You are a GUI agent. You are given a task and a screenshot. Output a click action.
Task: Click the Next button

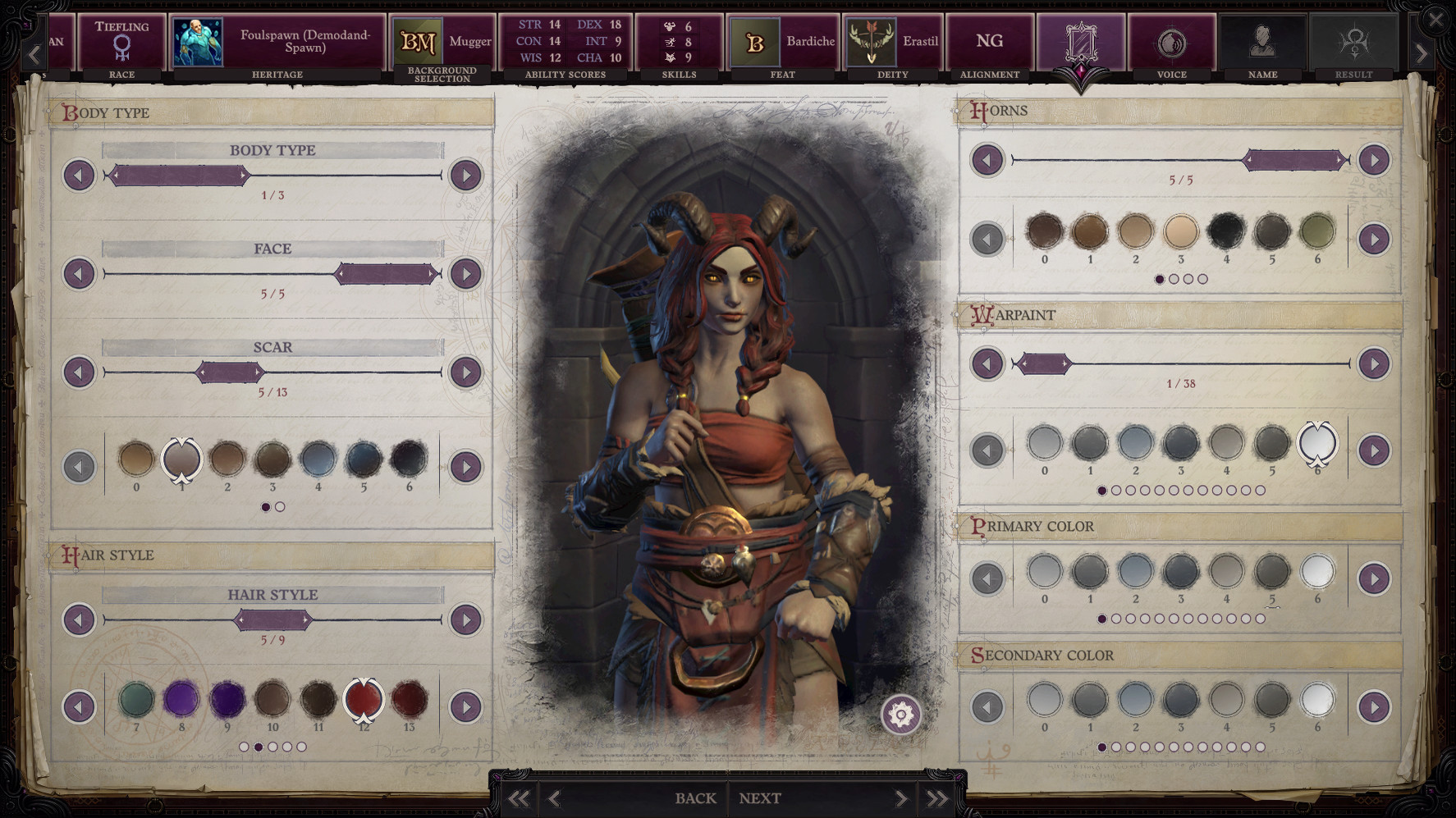(x=759, y=797)
